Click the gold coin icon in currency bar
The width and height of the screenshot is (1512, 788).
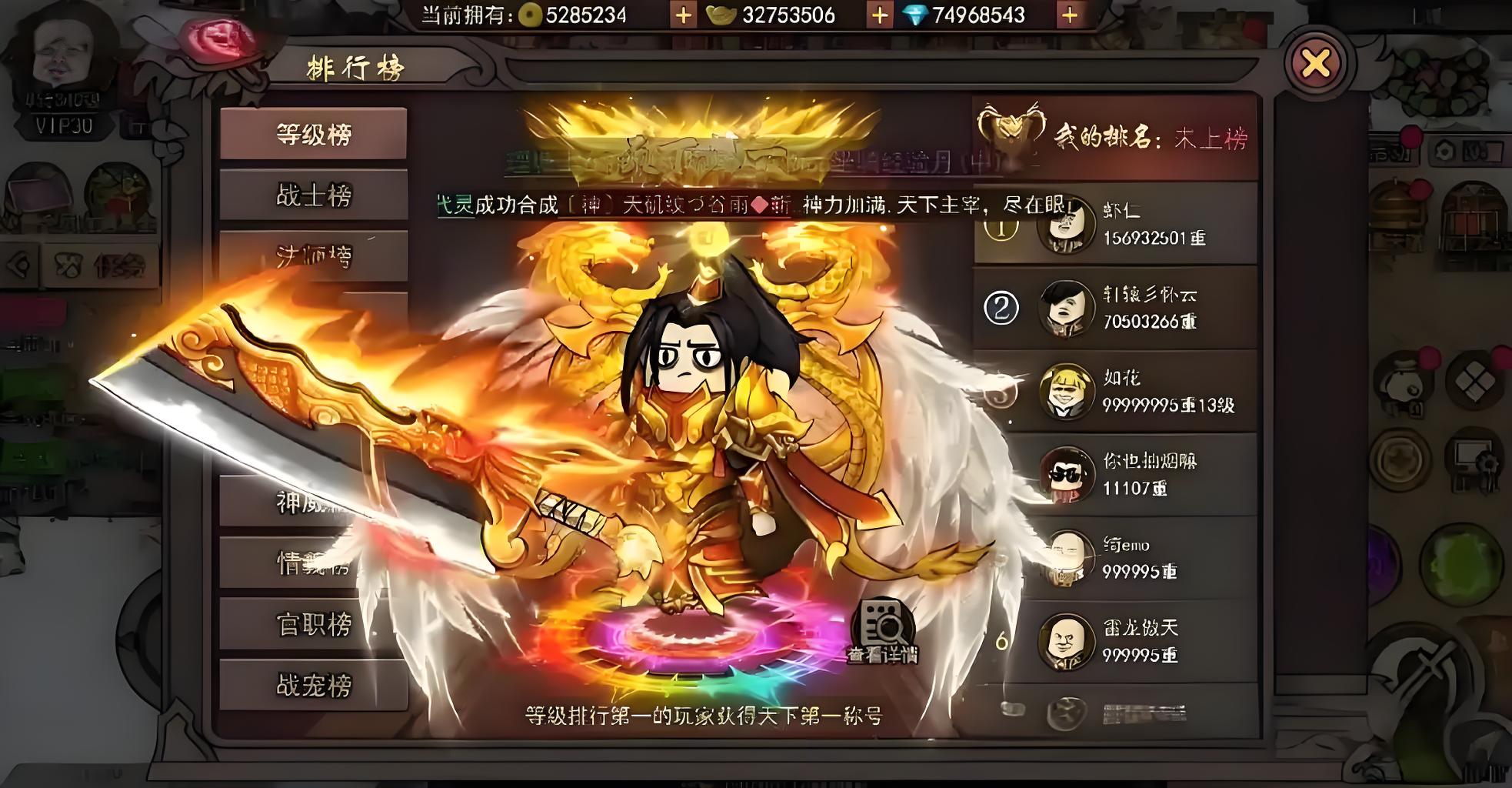click(x=531, y=14)
